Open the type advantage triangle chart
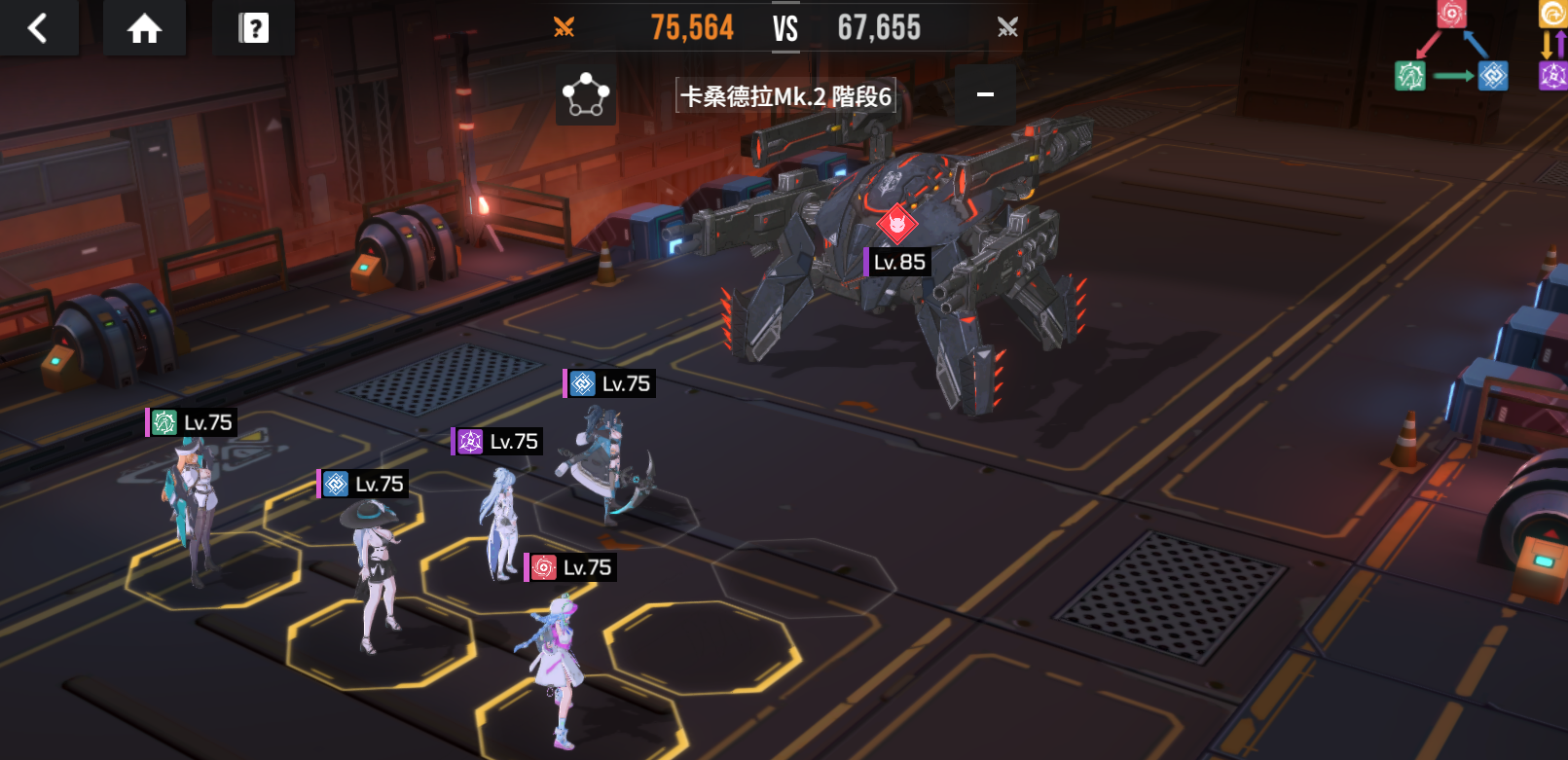Screen dimensions: 1568x760 click(x=1451, y=51)
